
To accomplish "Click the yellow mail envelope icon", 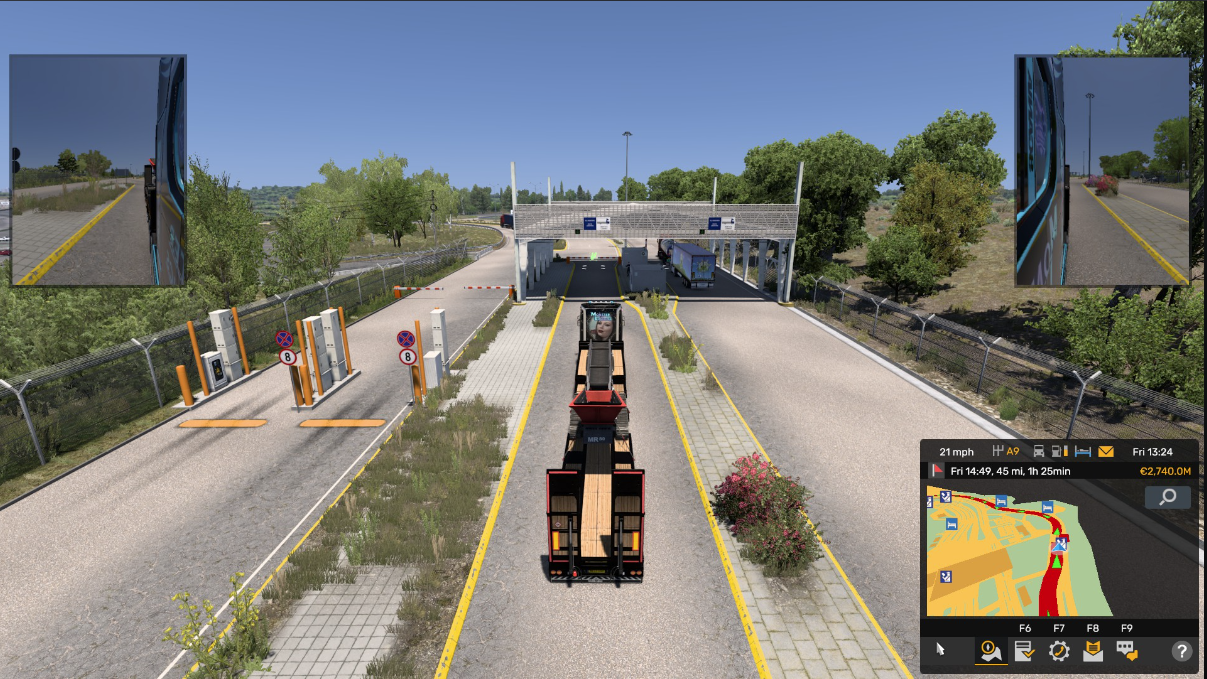I will 1106,451.
